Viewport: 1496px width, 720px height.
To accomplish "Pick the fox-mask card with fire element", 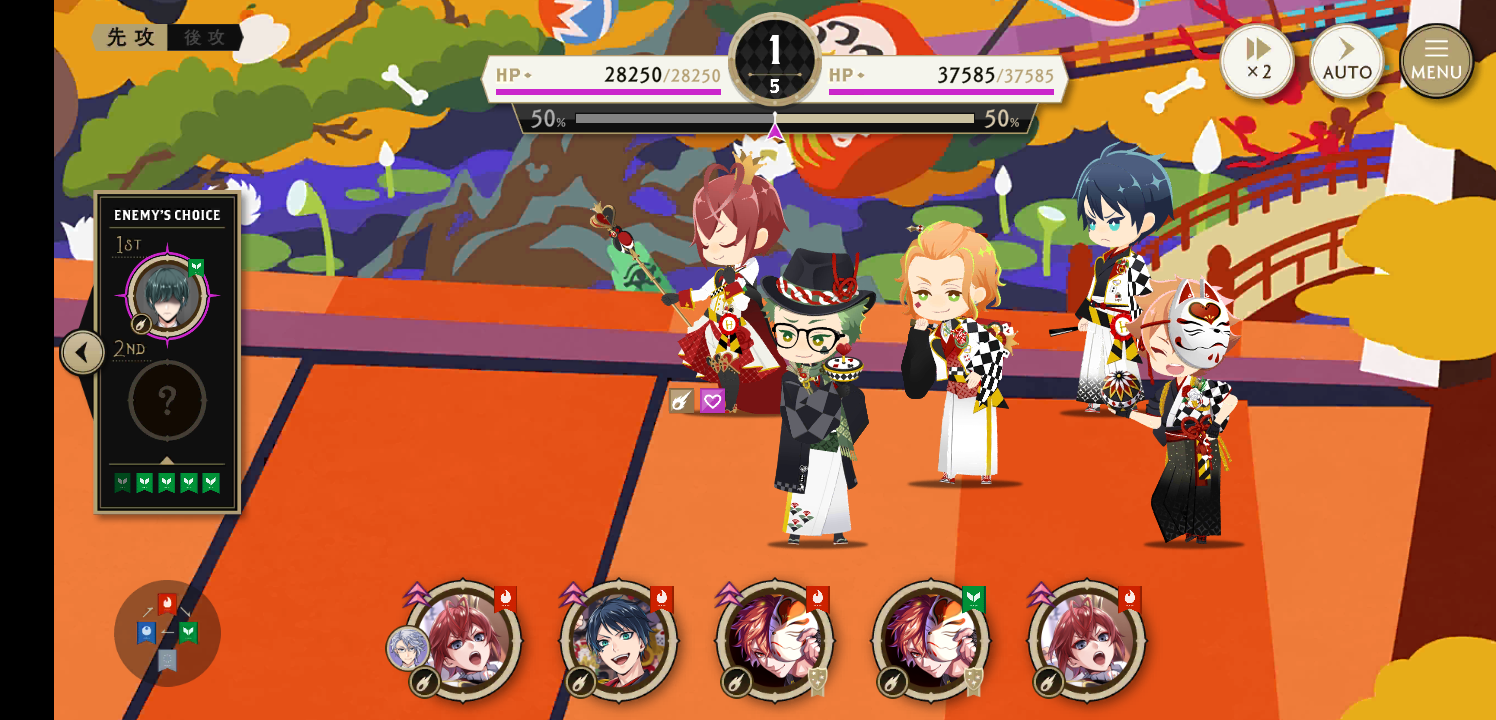I will 775,639.
